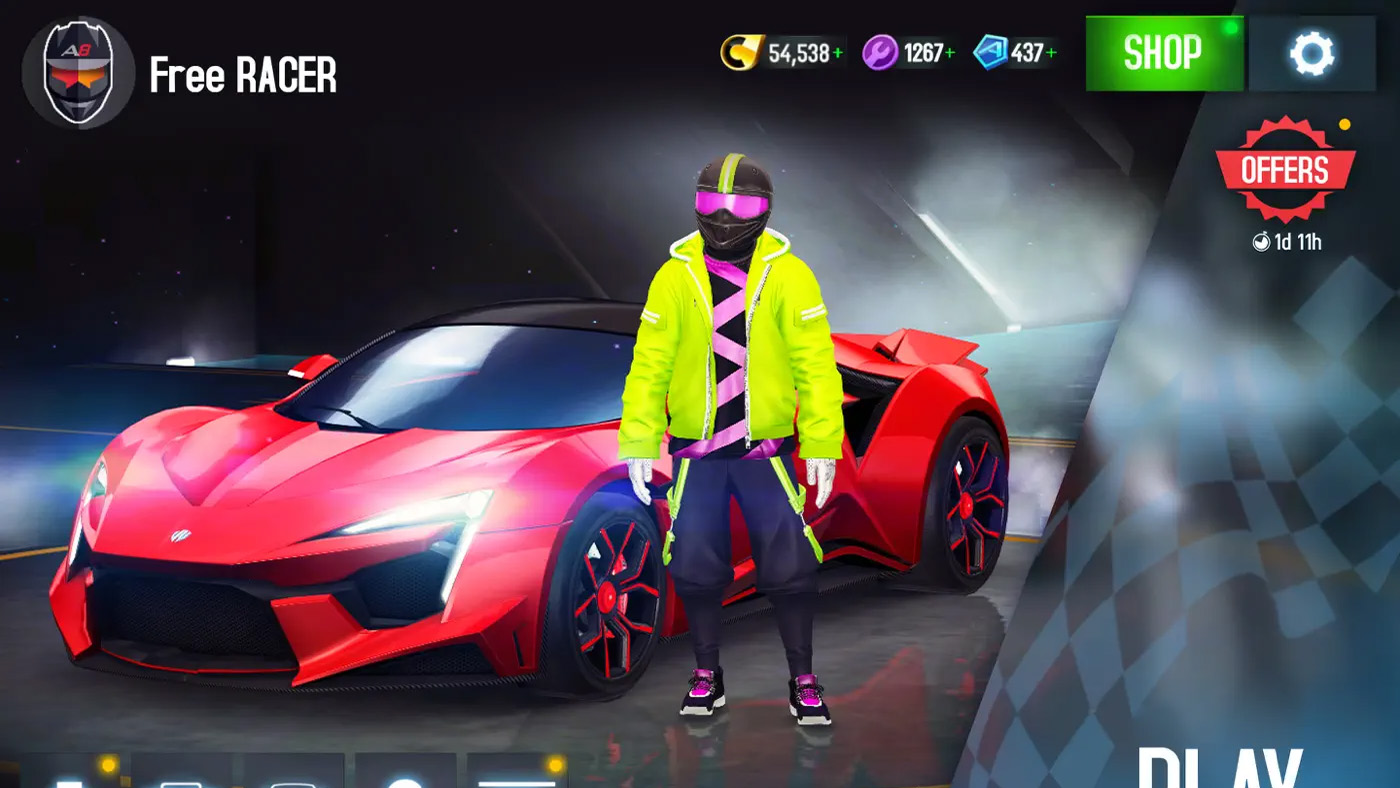The width and height of the screenshot is (1400, 788).
Task: Add more purple wrench tokens
Action: pyautogui.click(x=950, y=53)
